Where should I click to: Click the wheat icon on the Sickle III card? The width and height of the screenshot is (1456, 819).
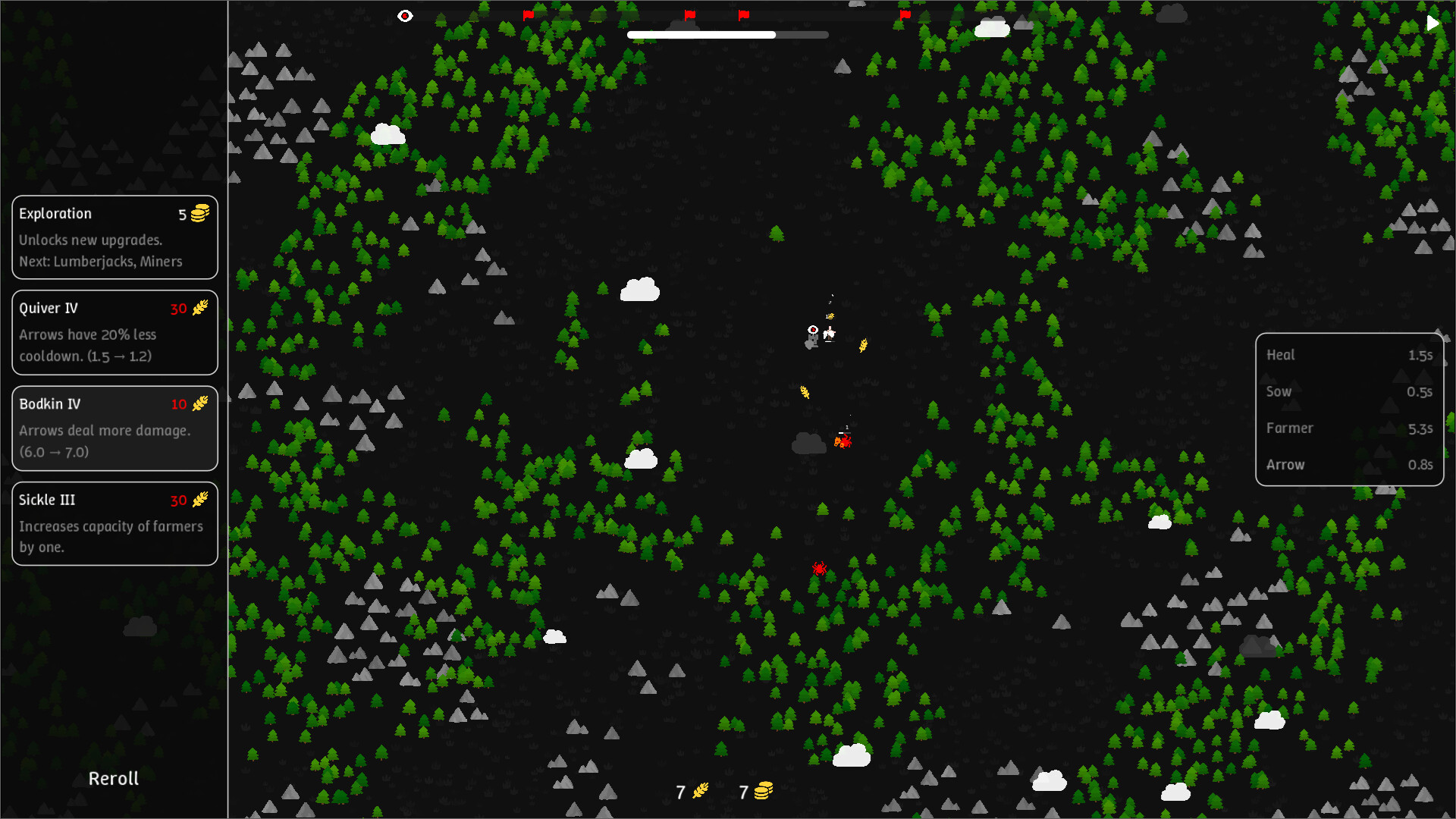coord(200,500)
